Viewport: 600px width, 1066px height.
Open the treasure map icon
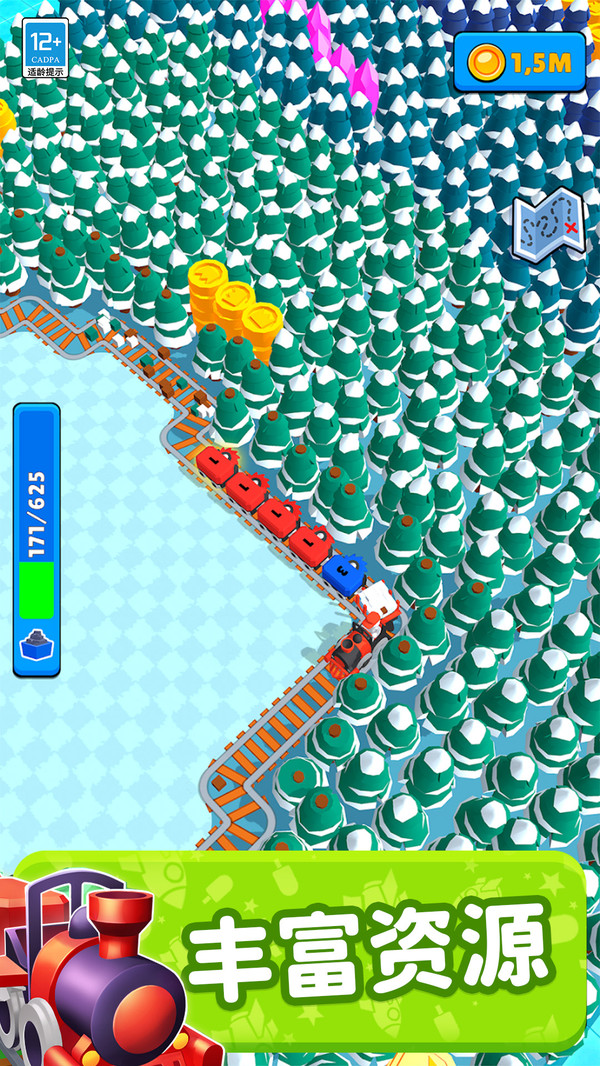548,223
